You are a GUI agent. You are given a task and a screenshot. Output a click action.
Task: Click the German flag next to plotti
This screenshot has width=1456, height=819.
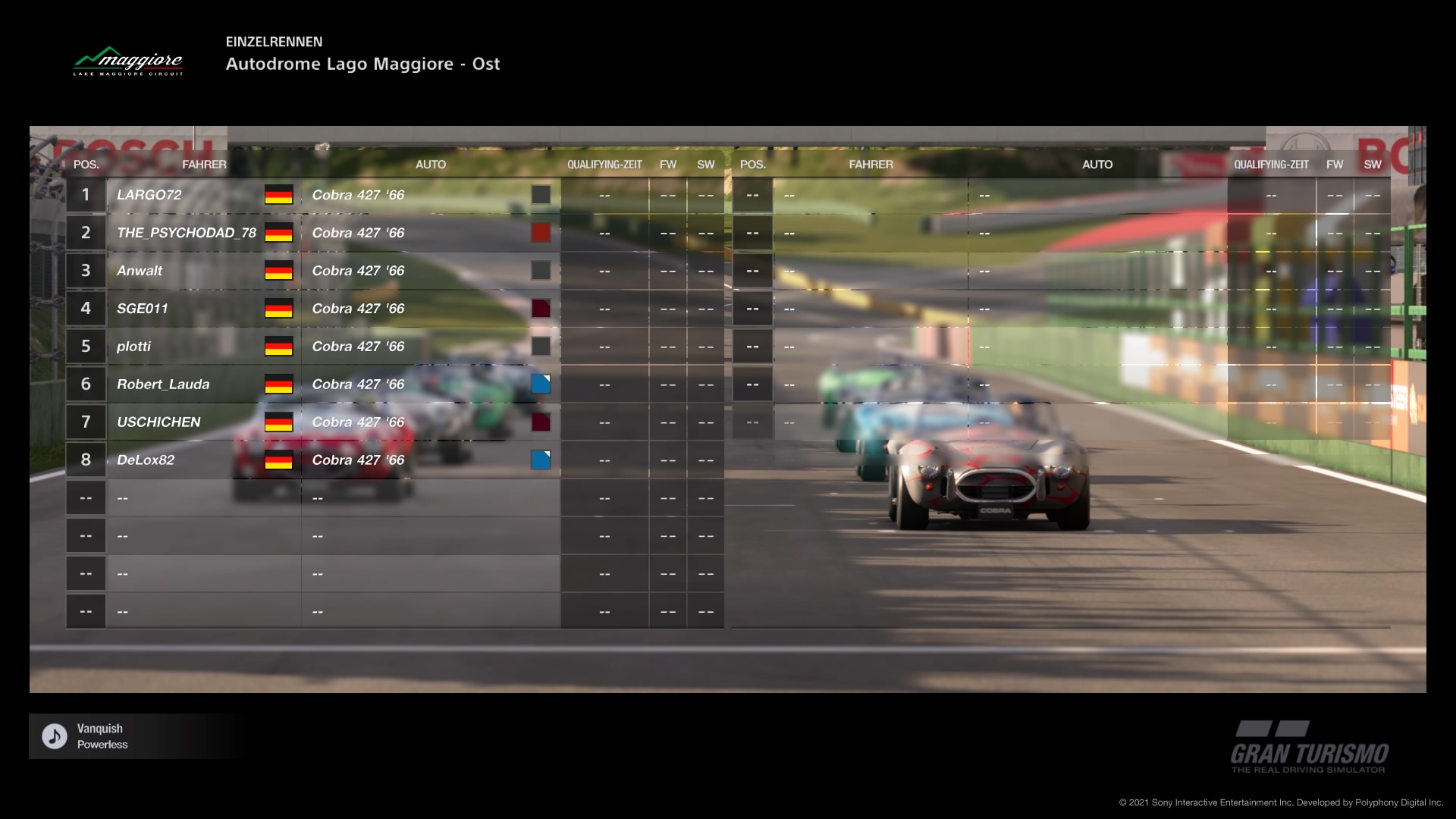(279, 346)
